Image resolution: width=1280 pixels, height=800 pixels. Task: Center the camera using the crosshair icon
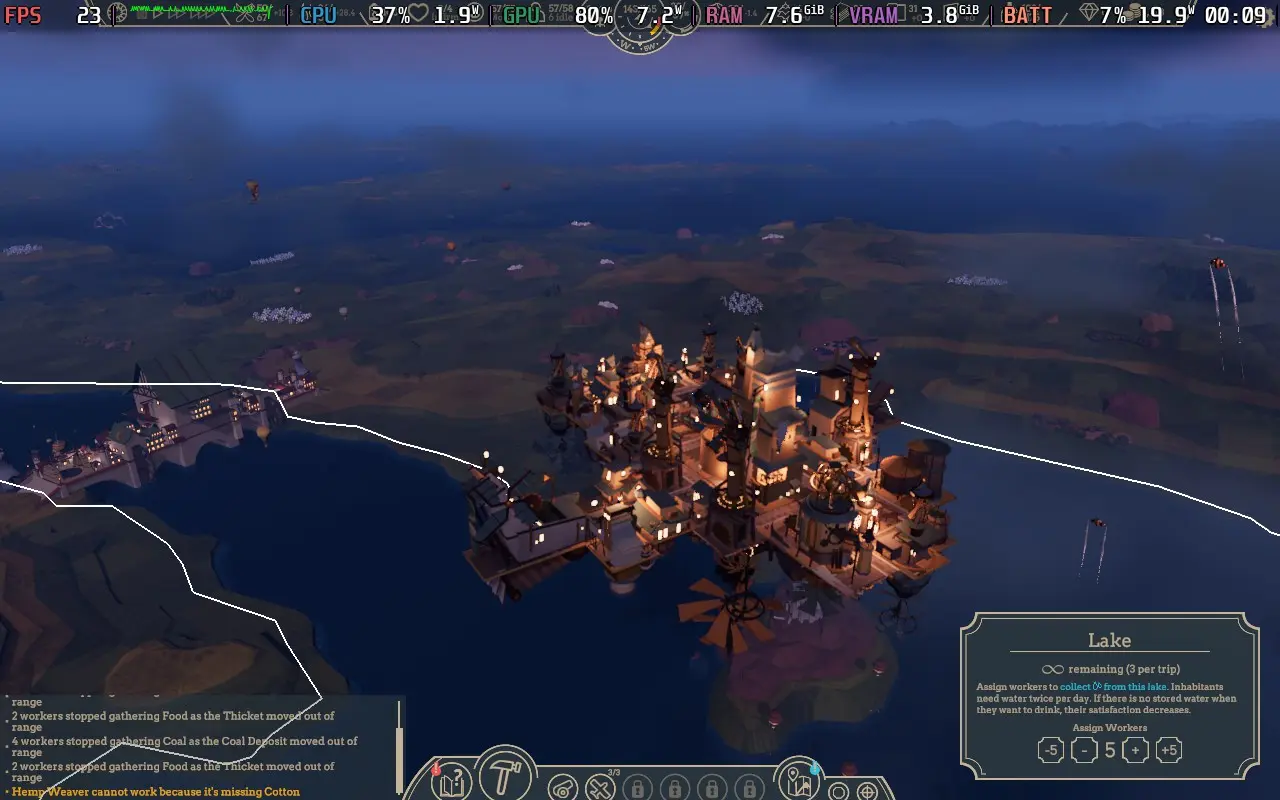point(868,791)
